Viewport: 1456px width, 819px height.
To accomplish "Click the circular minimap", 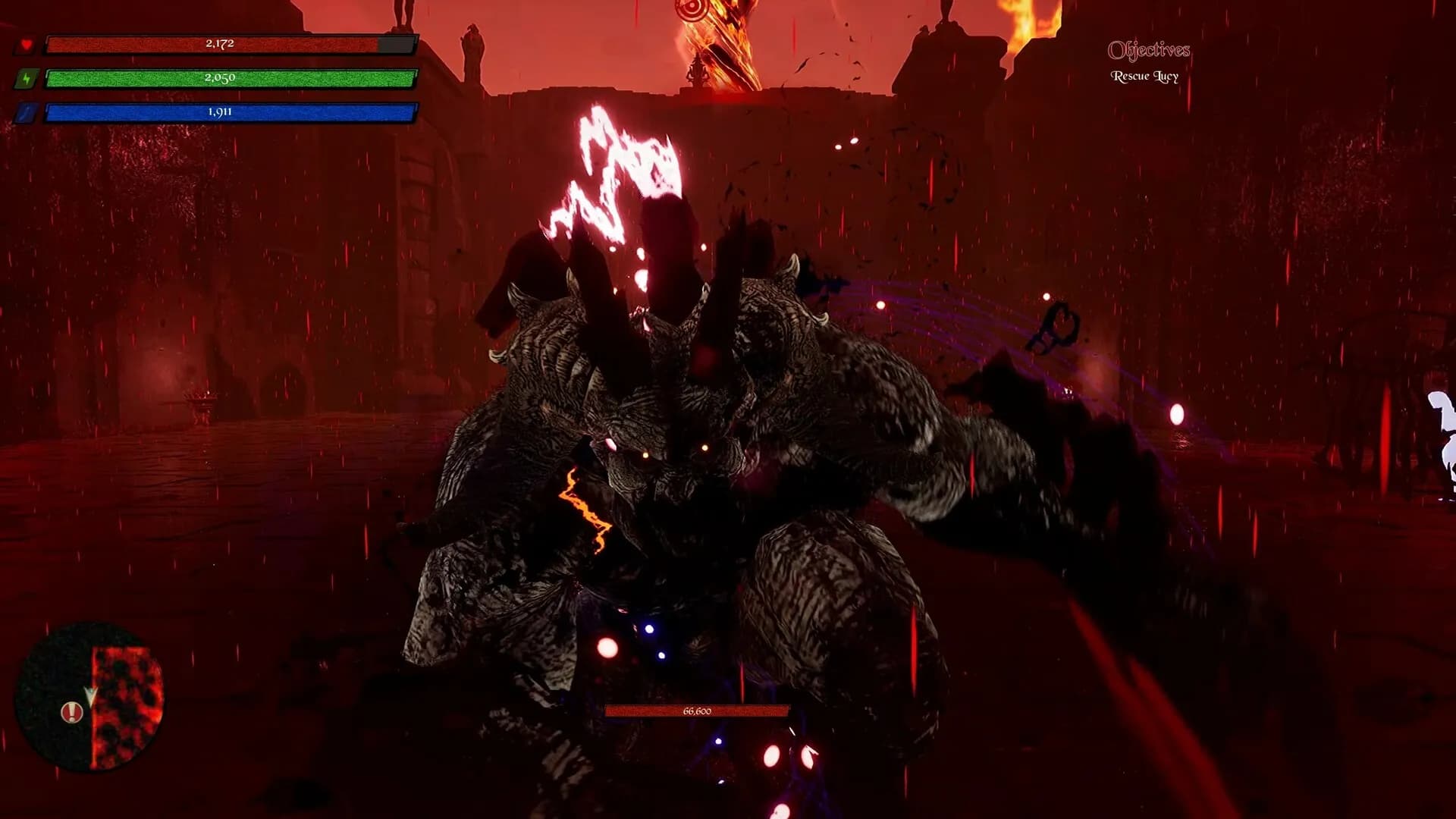I will [x=89, y=696].
